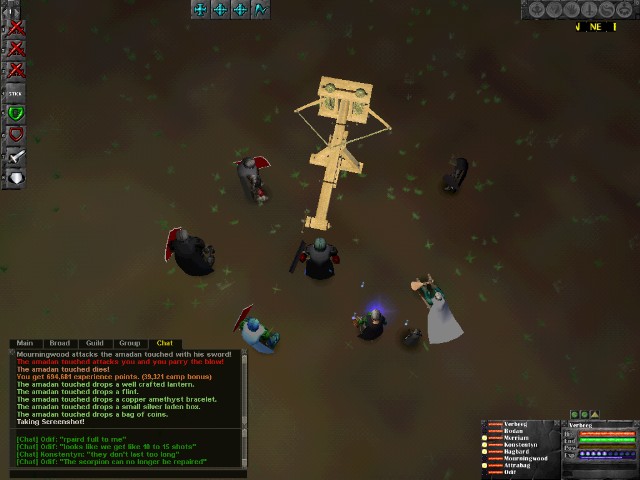This screenshot has width=640, height=480.
Task: Open the Broad chat tab
Action: [60, 343]
